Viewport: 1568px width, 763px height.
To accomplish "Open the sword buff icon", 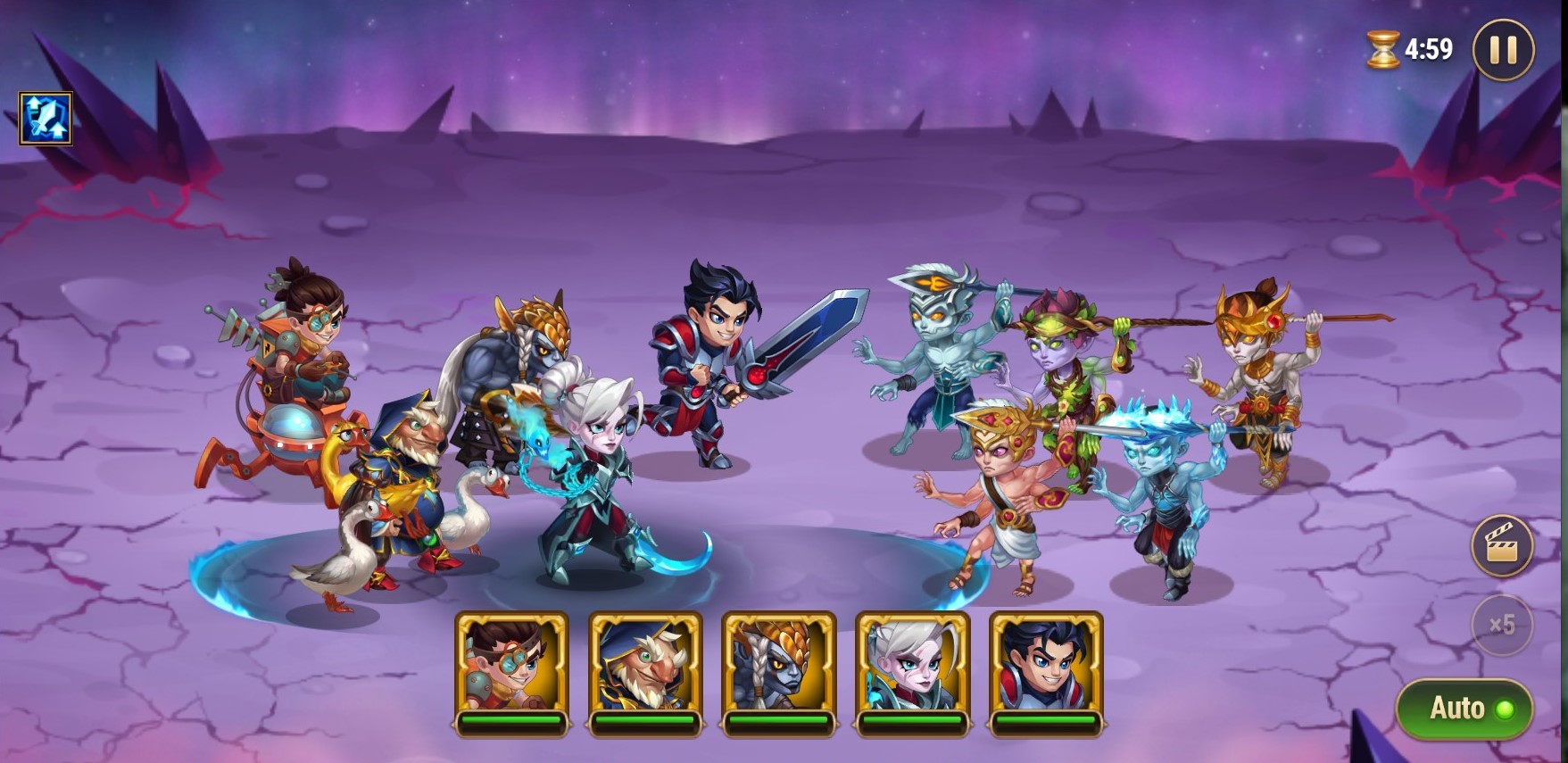I will coord(46,118).
